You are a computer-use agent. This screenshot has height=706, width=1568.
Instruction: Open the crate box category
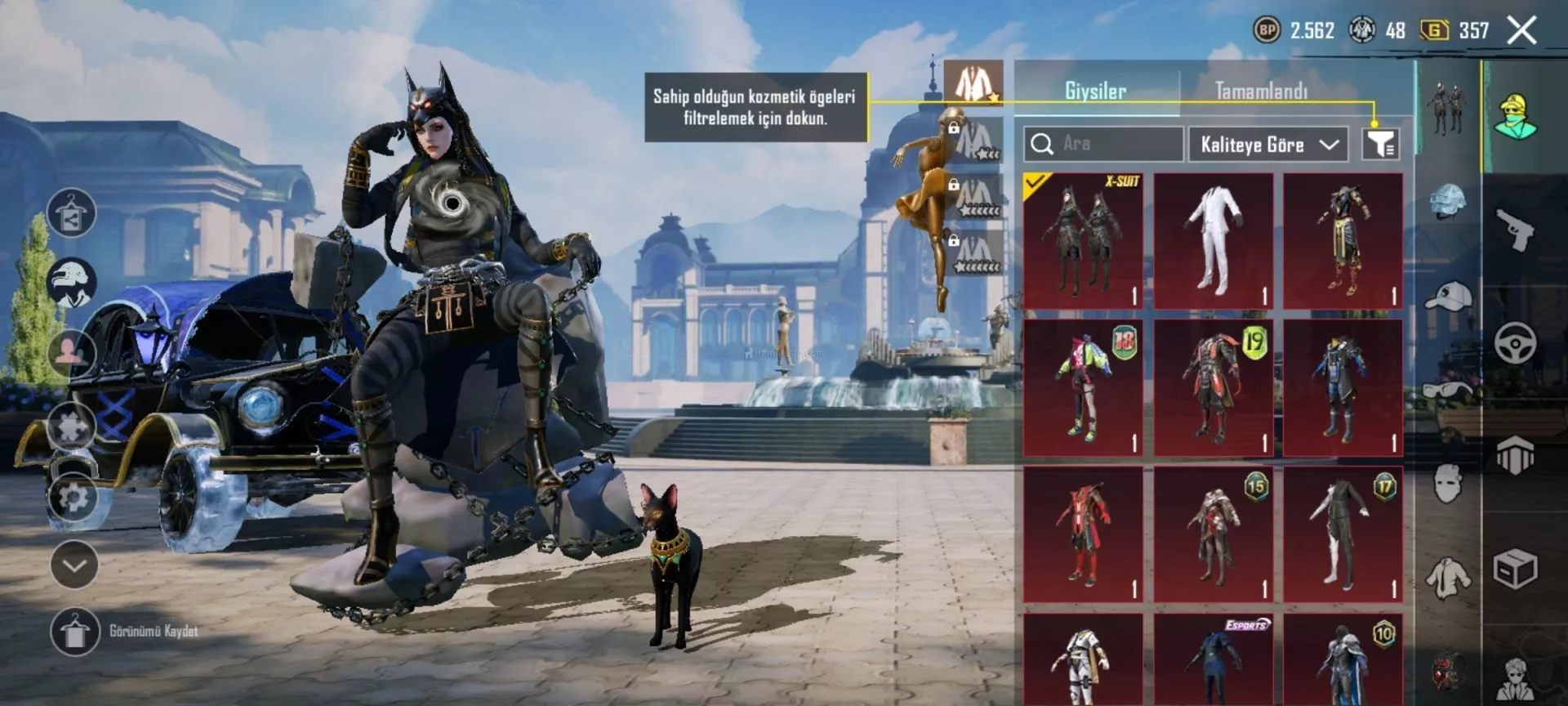[x=1516, y=569]
